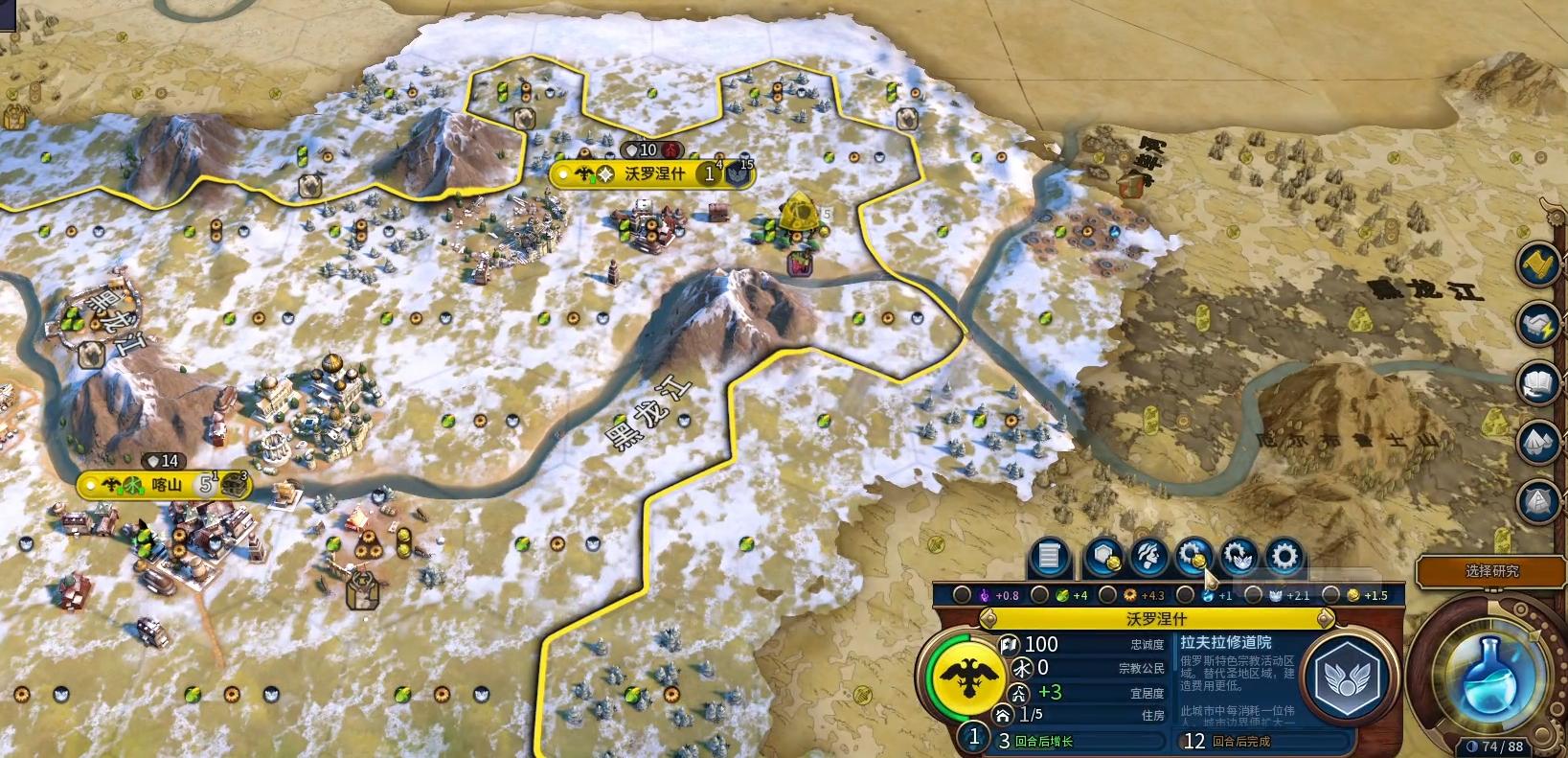1568x758 pixels.
Task: Select the 喀山 city banner
Action: (165, 485)
